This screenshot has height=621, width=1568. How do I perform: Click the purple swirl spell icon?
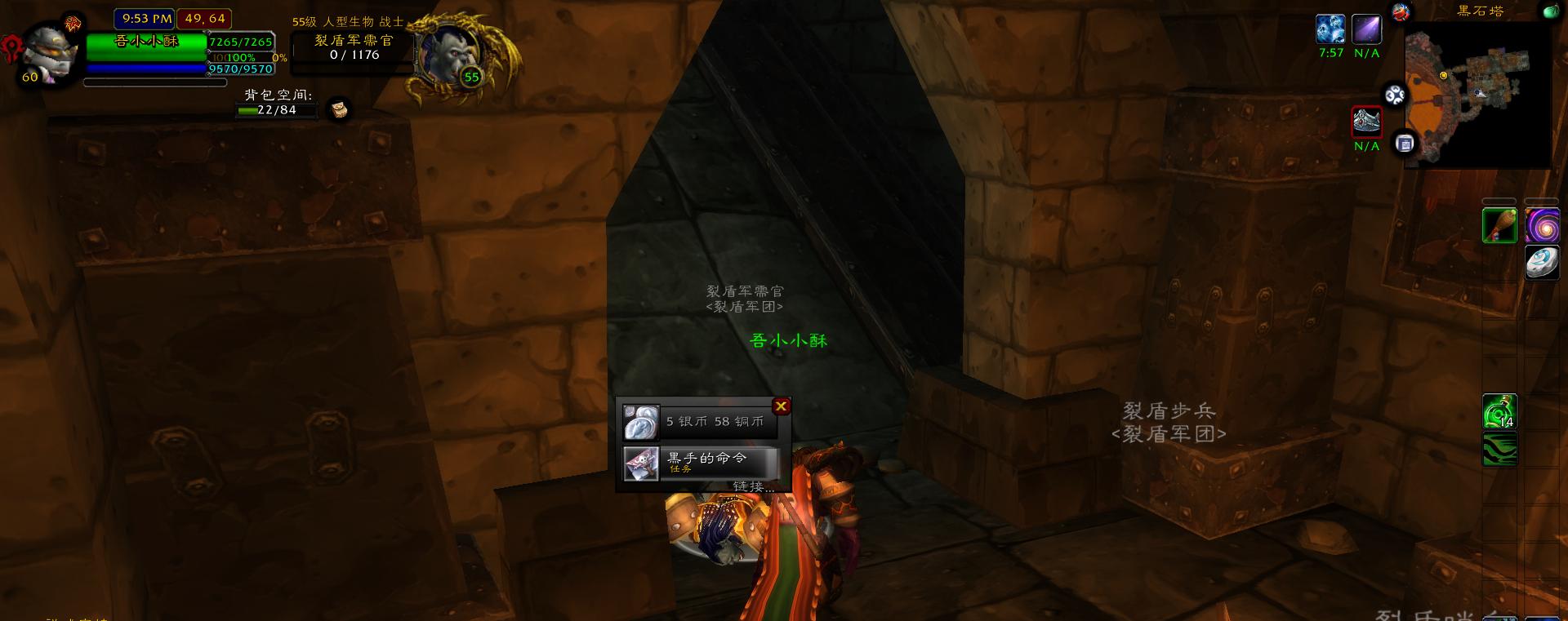(1543, 226)
